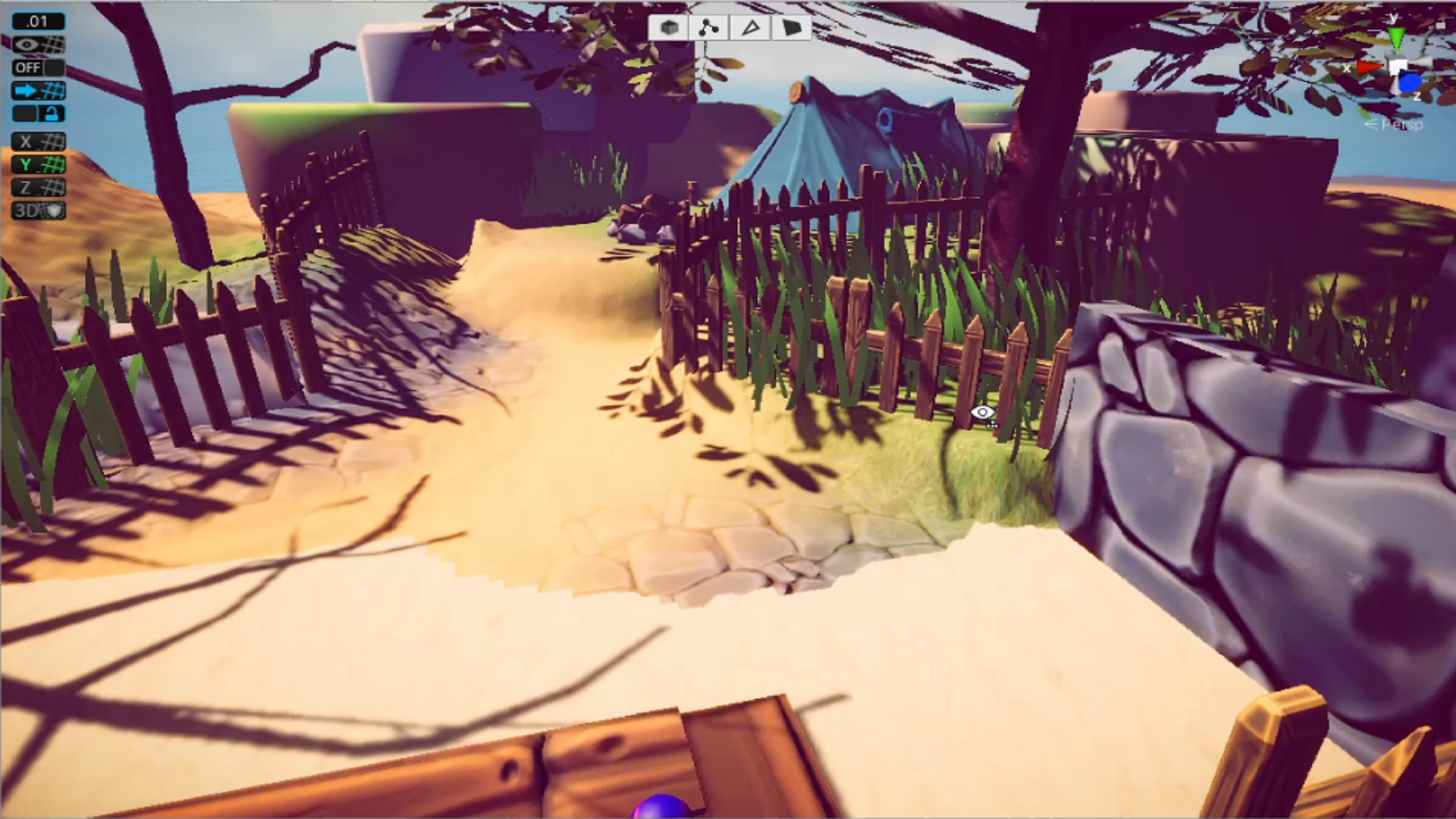Click the white center cube of gizmo
1456x819 pixels.
1398,67
